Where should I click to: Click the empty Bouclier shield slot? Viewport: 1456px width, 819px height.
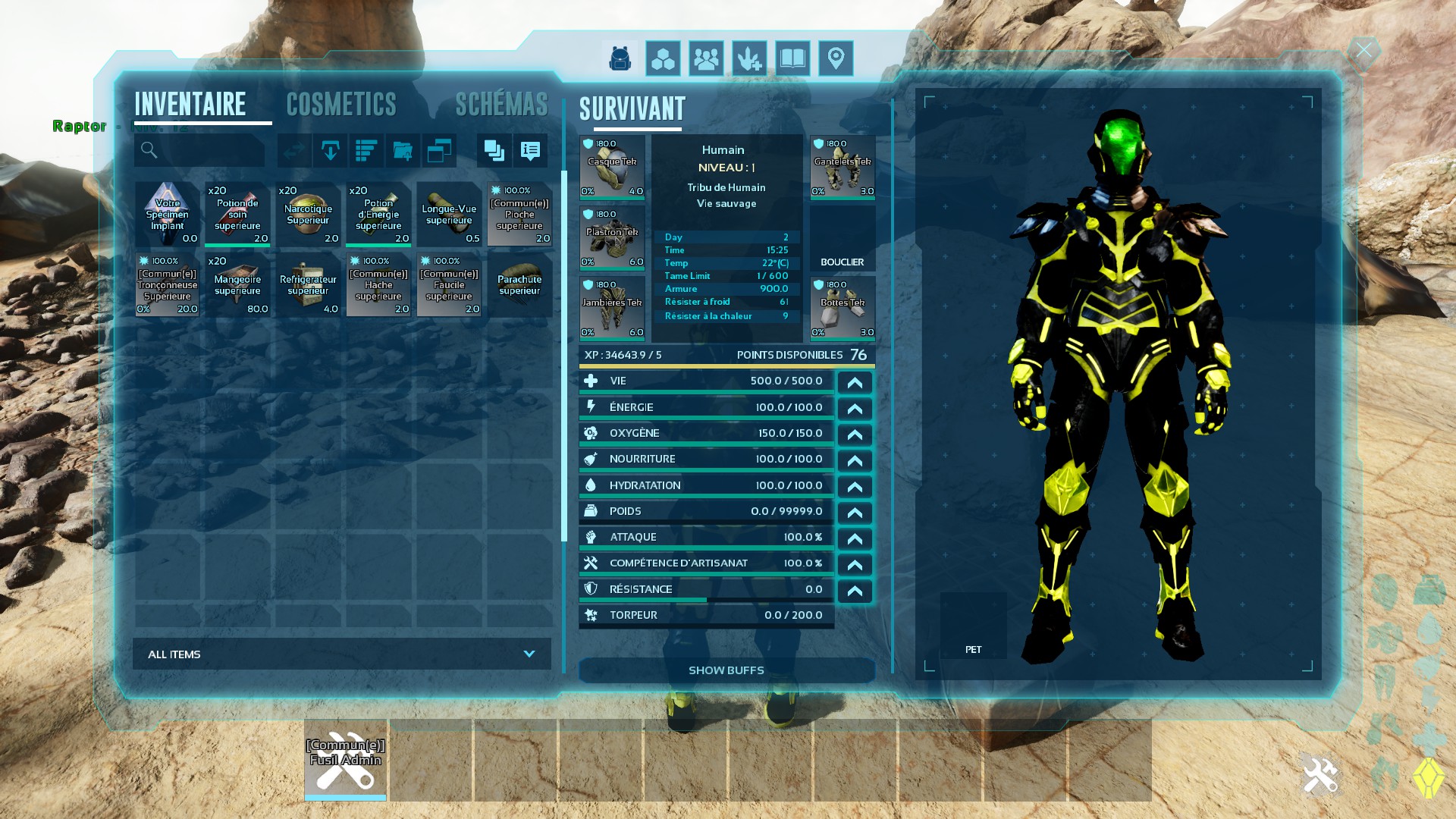843,238
